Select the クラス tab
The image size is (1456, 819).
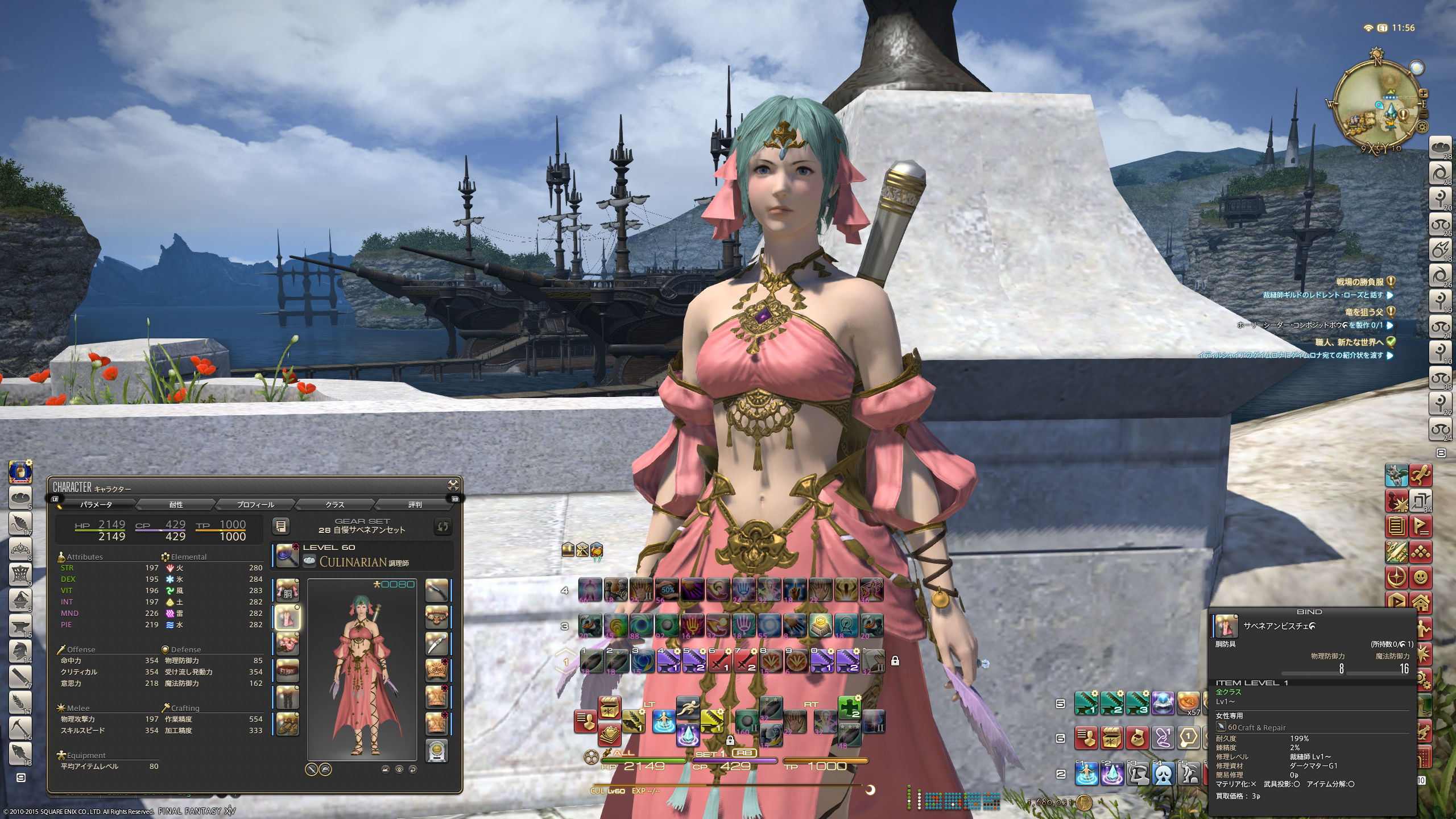[335, 504]
